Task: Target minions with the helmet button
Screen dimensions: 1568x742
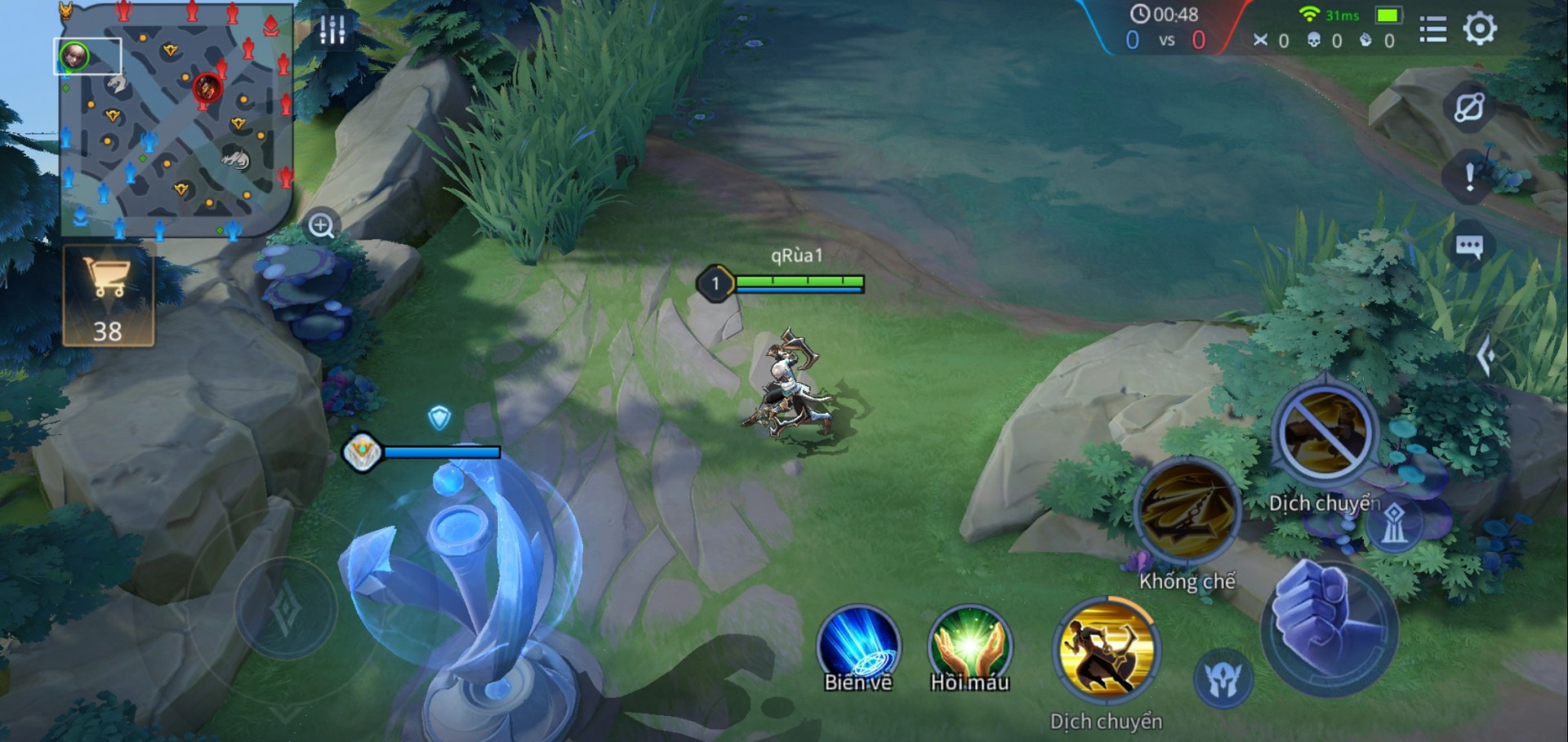Action: (1223, 678)
